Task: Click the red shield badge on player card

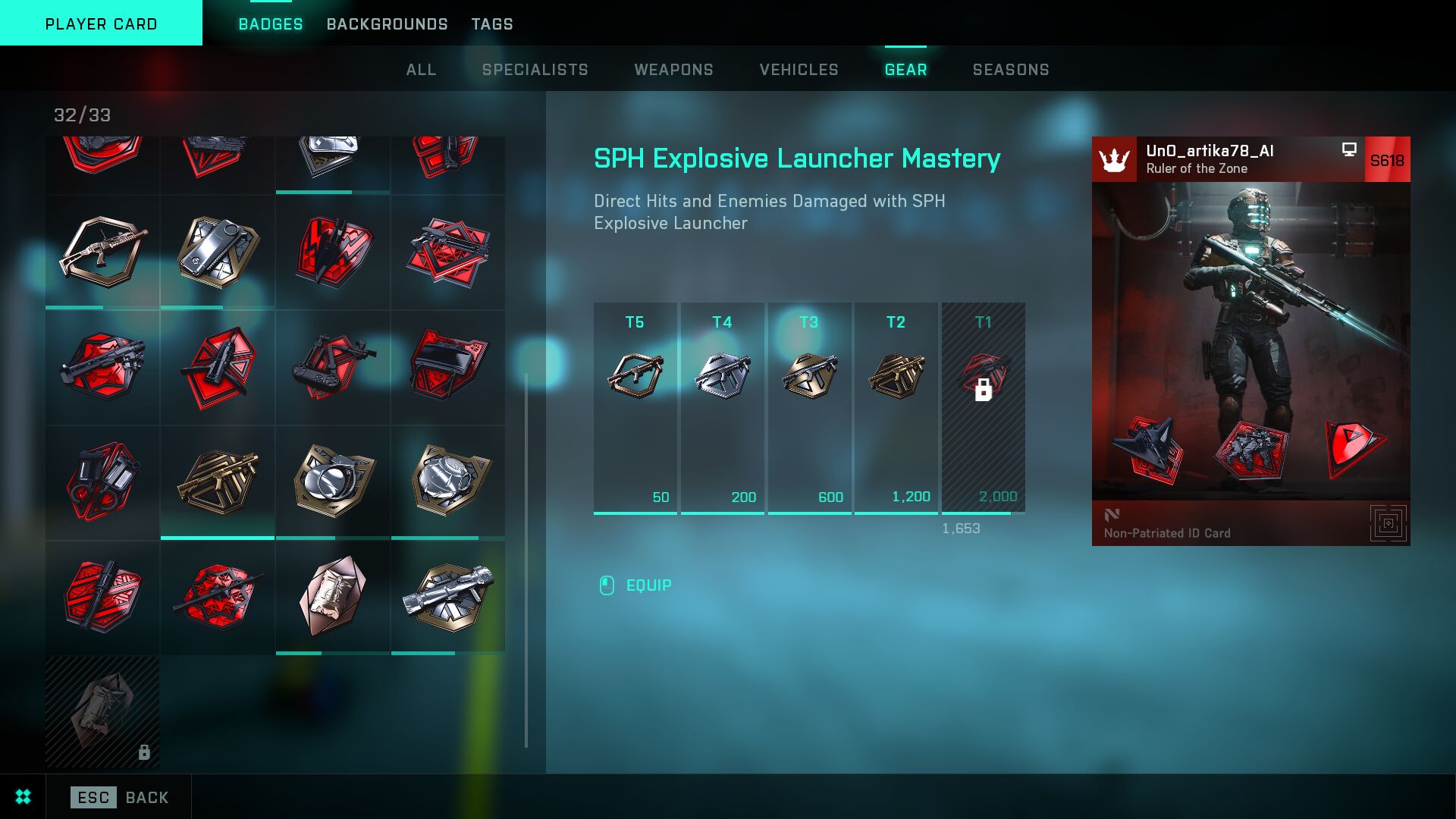Action: 1354,448
